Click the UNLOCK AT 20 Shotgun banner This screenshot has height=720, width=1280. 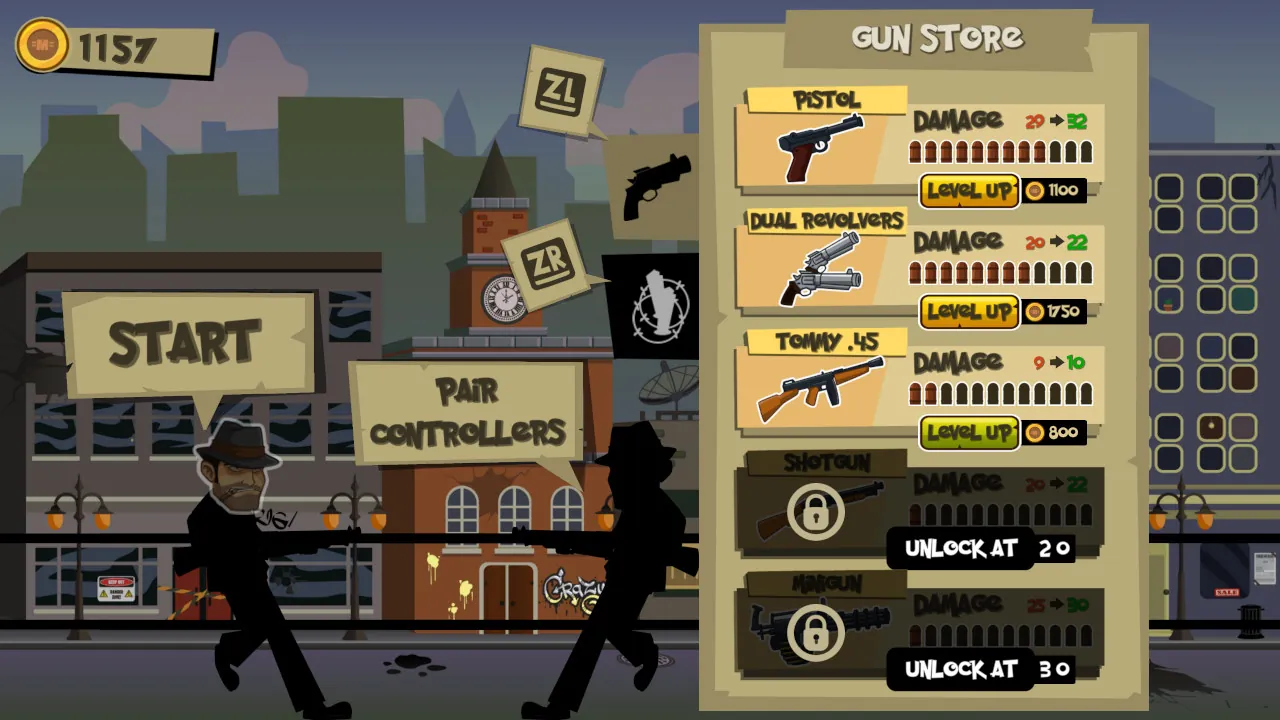point(980,548)
